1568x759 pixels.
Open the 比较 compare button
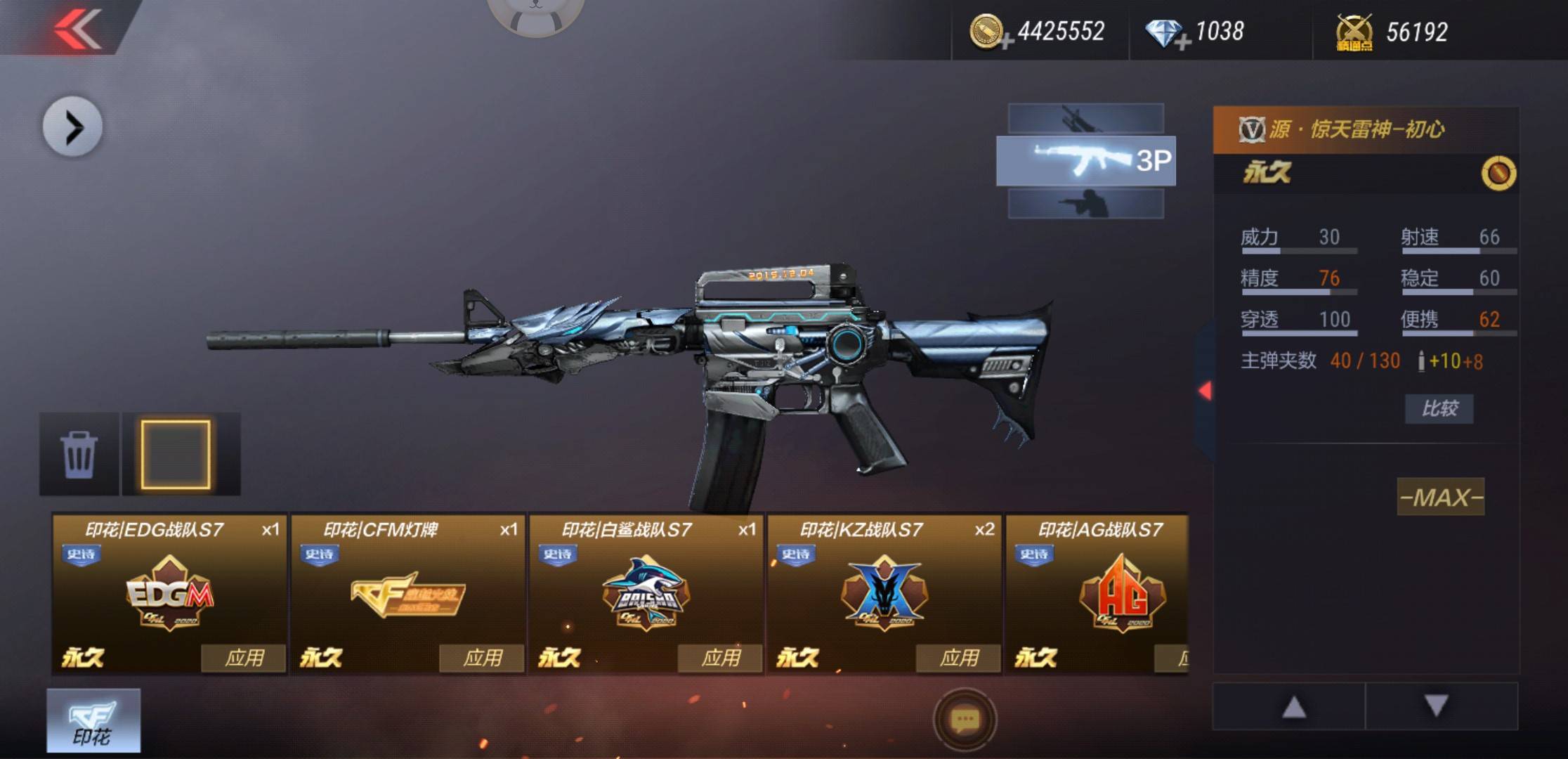1439,408
